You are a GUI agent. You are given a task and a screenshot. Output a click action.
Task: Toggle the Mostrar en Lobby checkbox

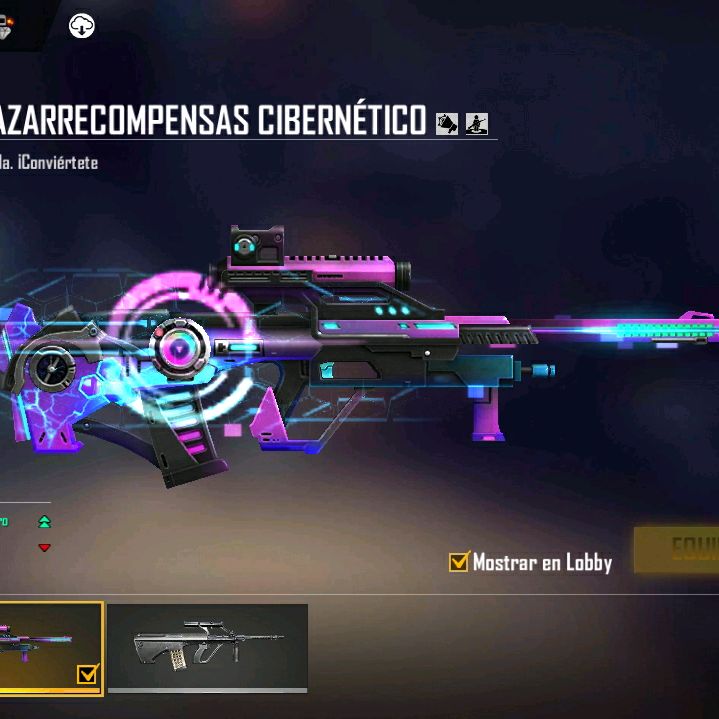click(x=459, y=562)
